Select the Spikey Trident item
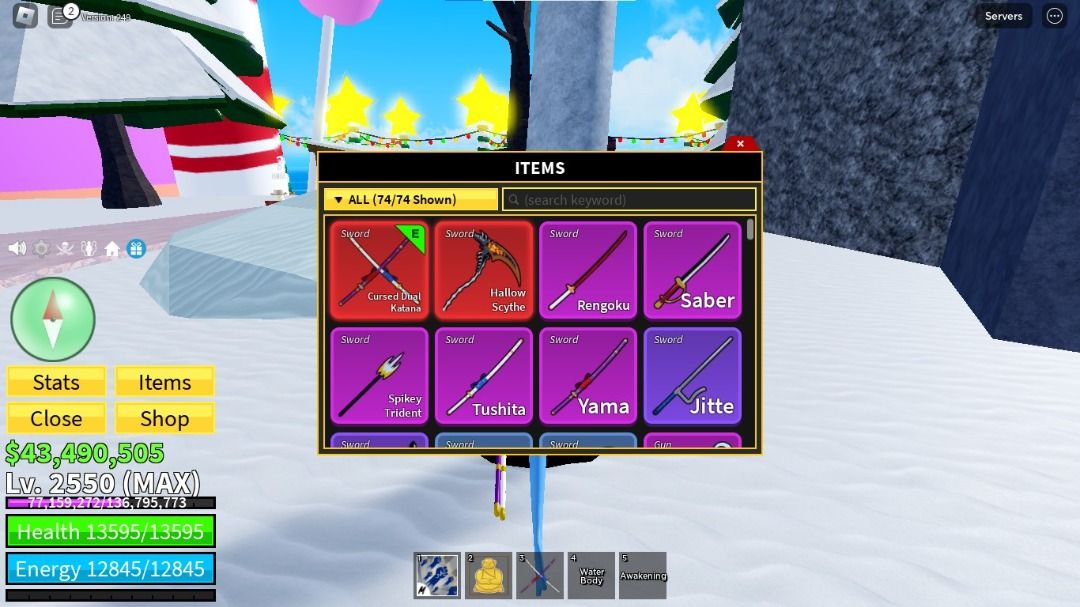The height and width of the screenshot is (607, 1080). [x=379, y=376]
